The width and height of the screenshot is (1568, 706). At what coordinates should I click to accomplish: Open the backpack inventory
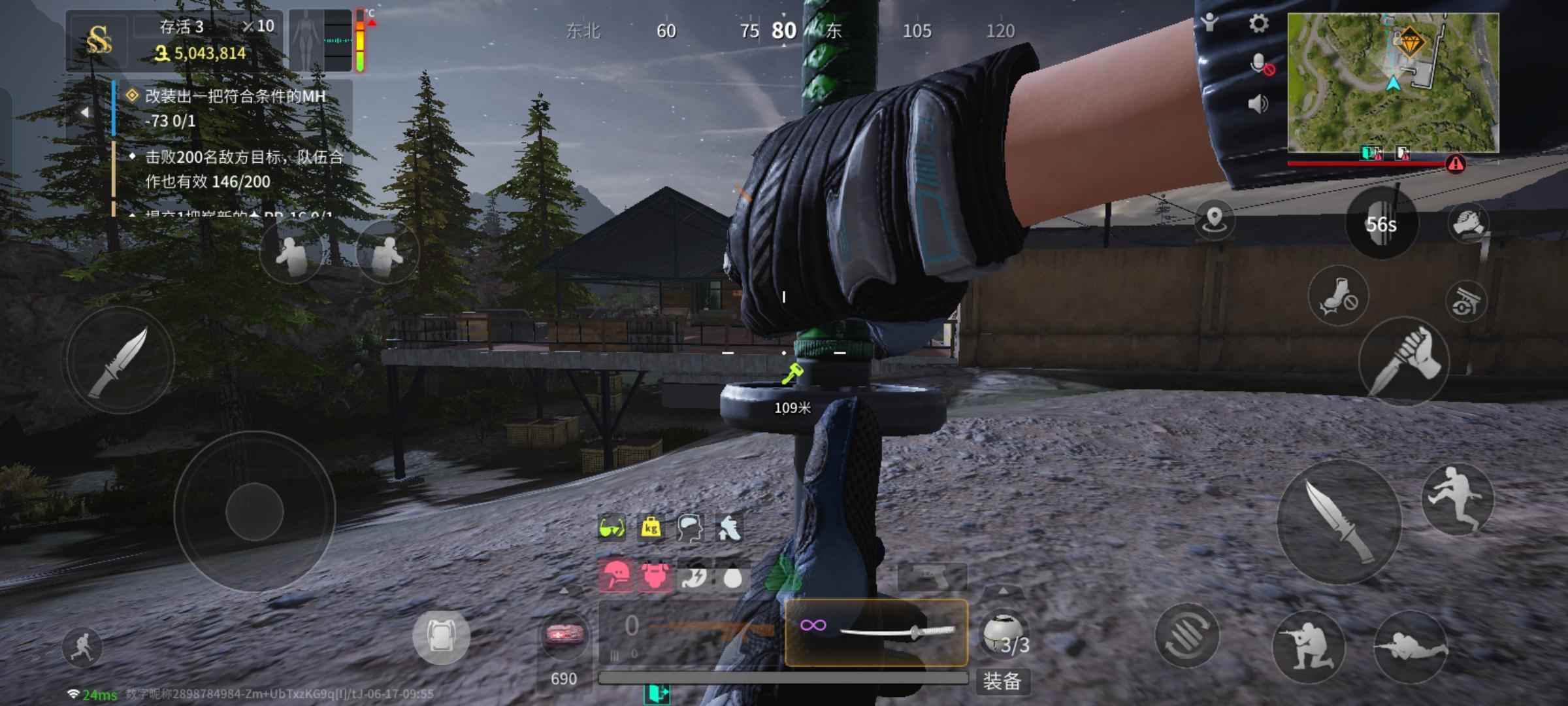tap(441, 636)
